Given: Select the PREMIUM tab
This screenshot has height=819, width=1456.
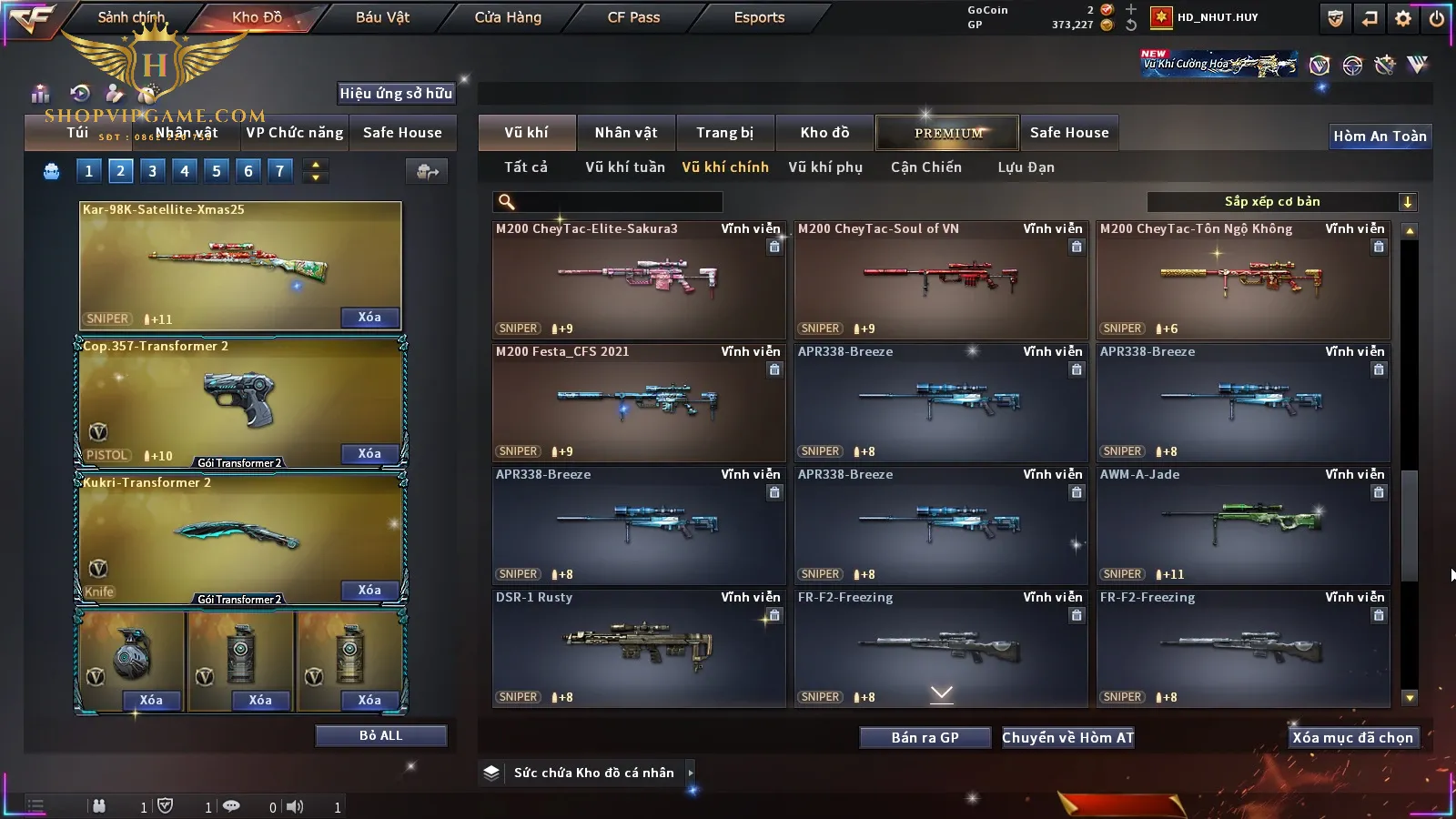Looking at the screenshot, I should (947, 133).
